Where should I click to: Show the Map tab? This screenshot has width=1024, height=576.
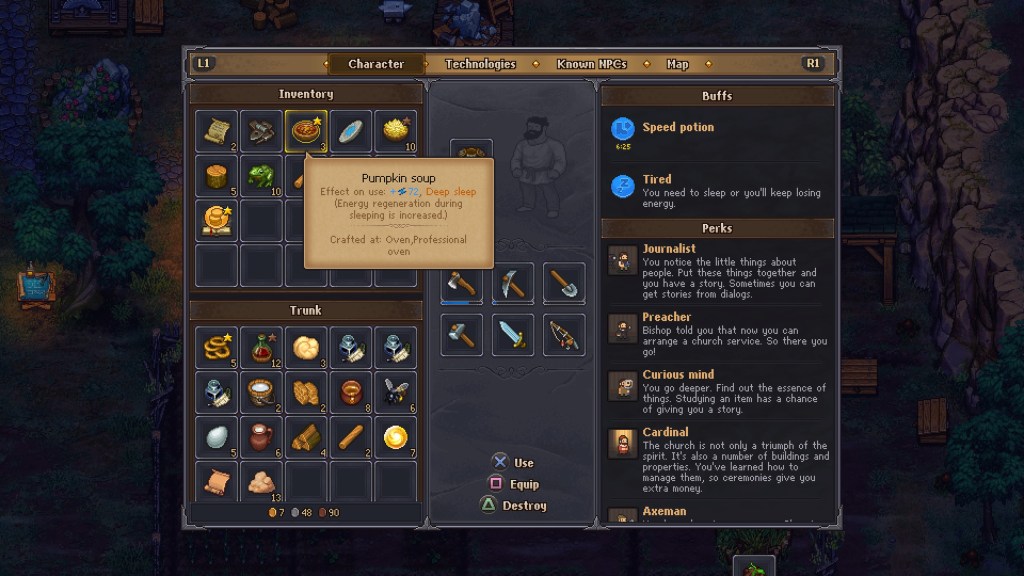pyautogui.click(x=677, y=64)
